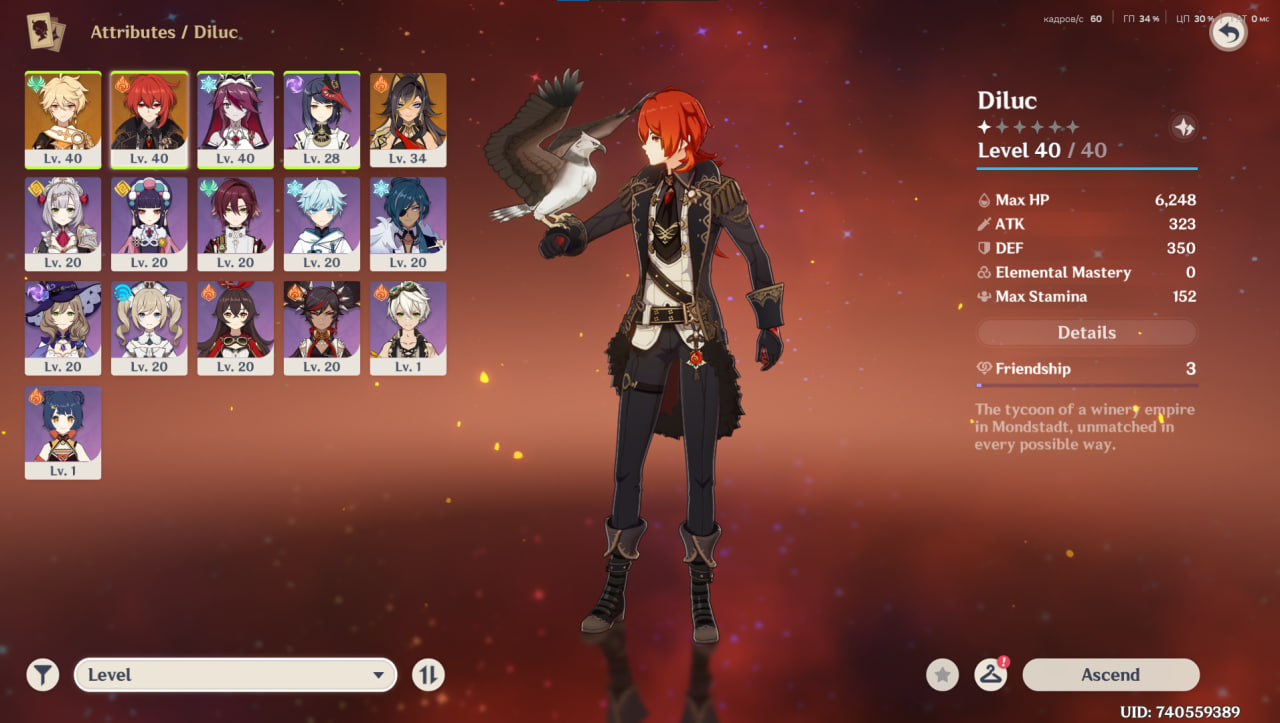This screenshot has height=723, width=1280.
Task: Select Amber's character portrait
Action: coord(235,327)
